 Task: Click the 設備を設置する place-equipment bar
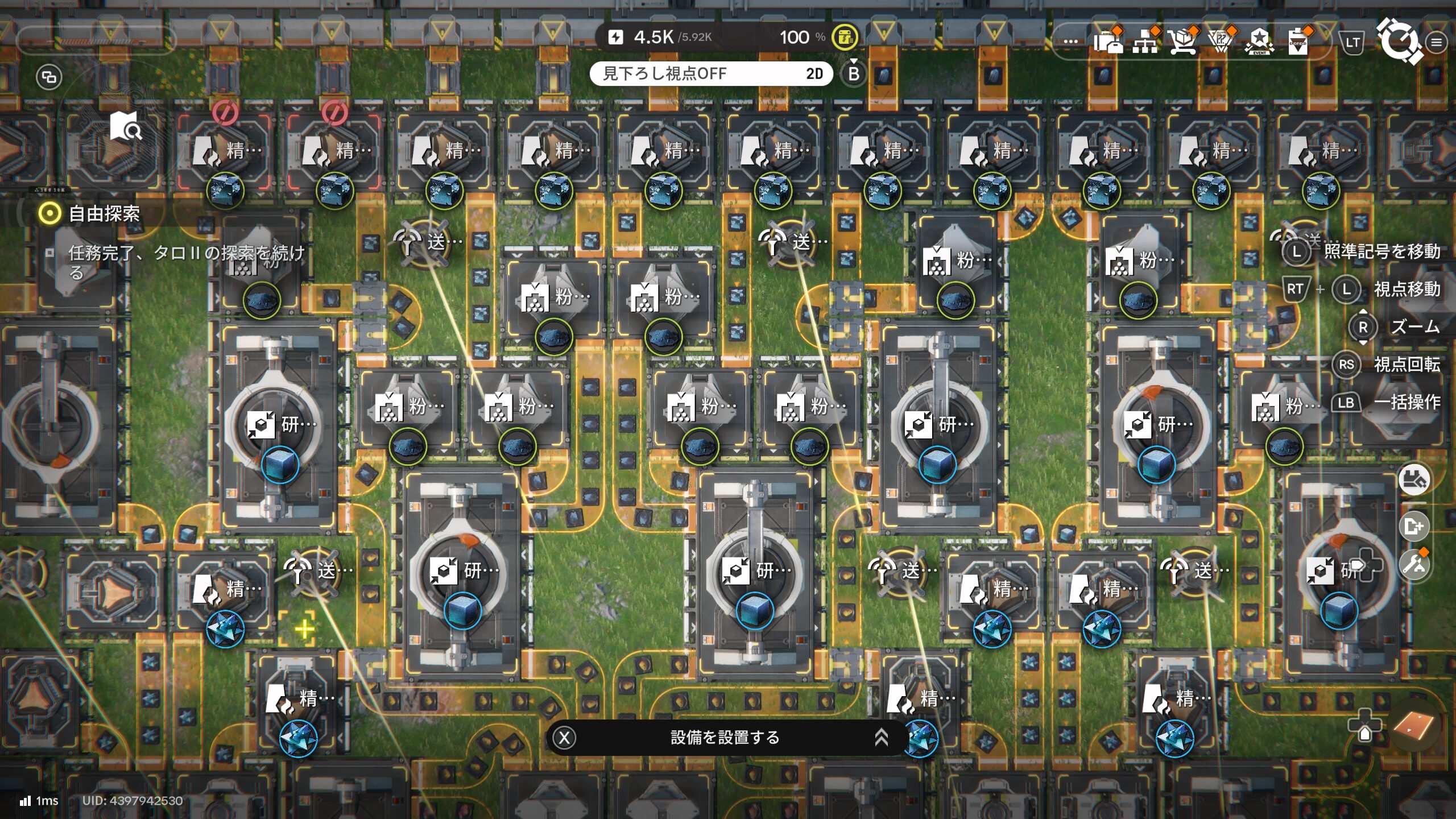(x=725, y=738)
